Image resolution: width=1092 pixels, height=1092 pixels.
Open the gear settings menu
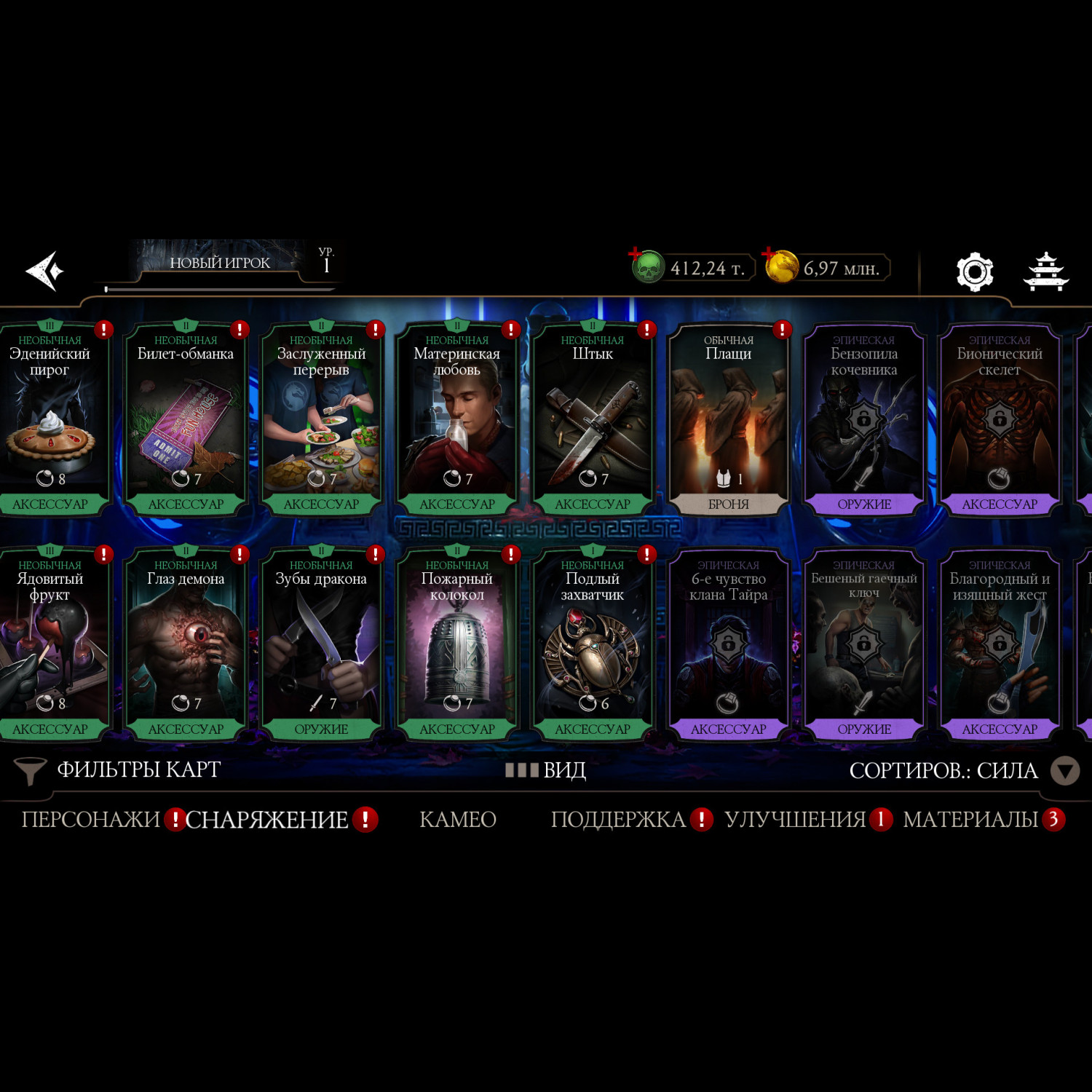click(x=974, y=272)
